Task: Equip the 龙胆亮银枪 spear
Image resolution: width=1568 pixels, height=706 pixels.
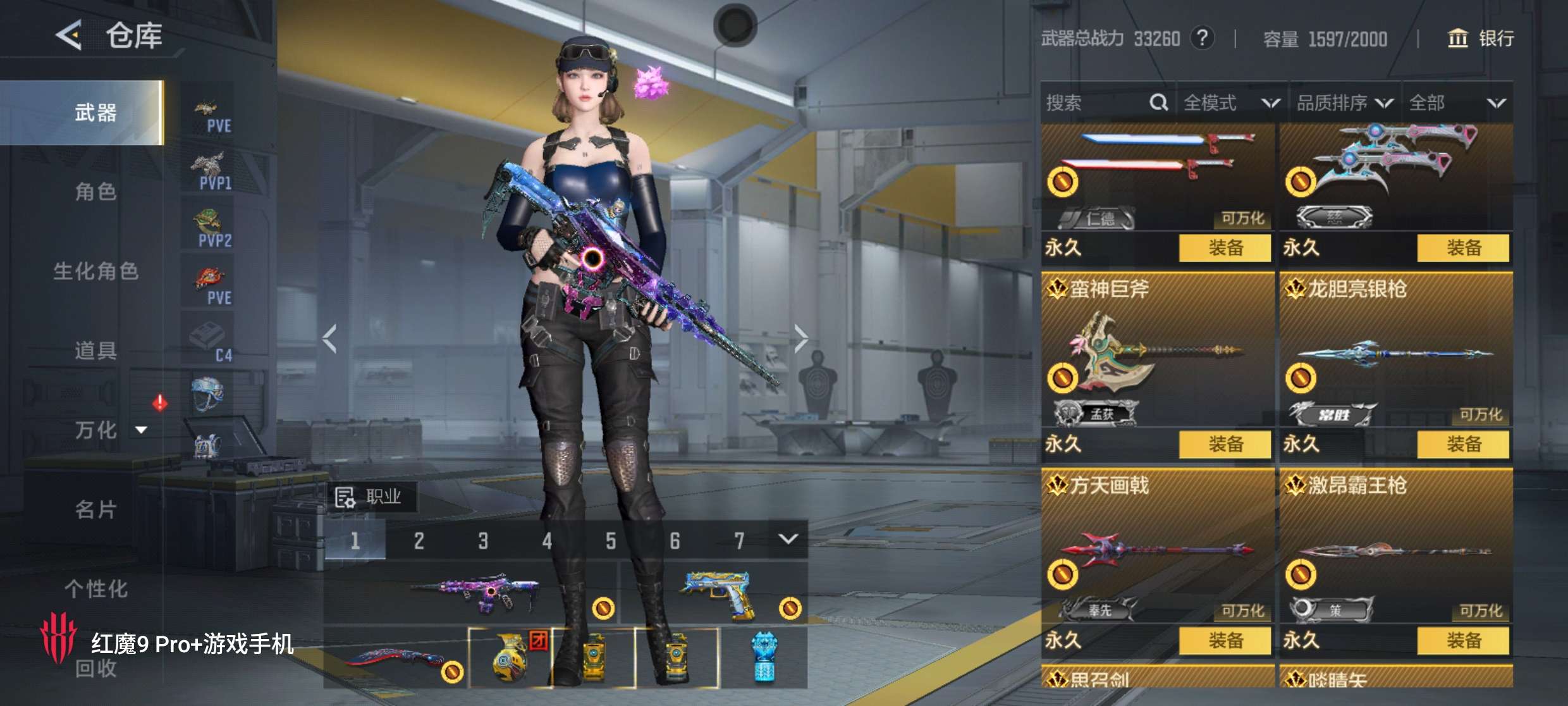Action: 1463,444
